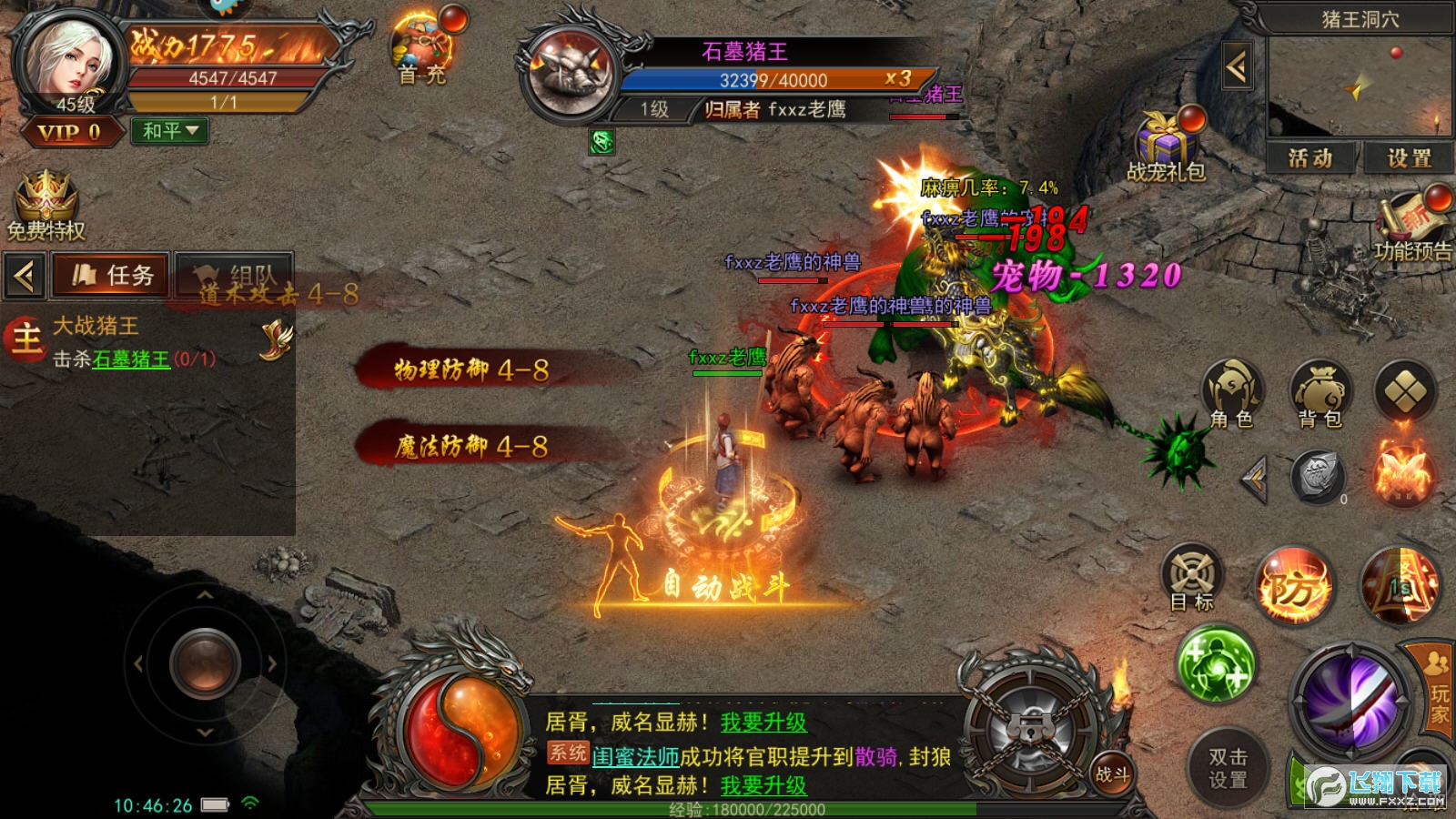This screenshot has height=819, width=1456.
Task: Switch to the 任务 quest tab
Action: (x=113, y=275)
